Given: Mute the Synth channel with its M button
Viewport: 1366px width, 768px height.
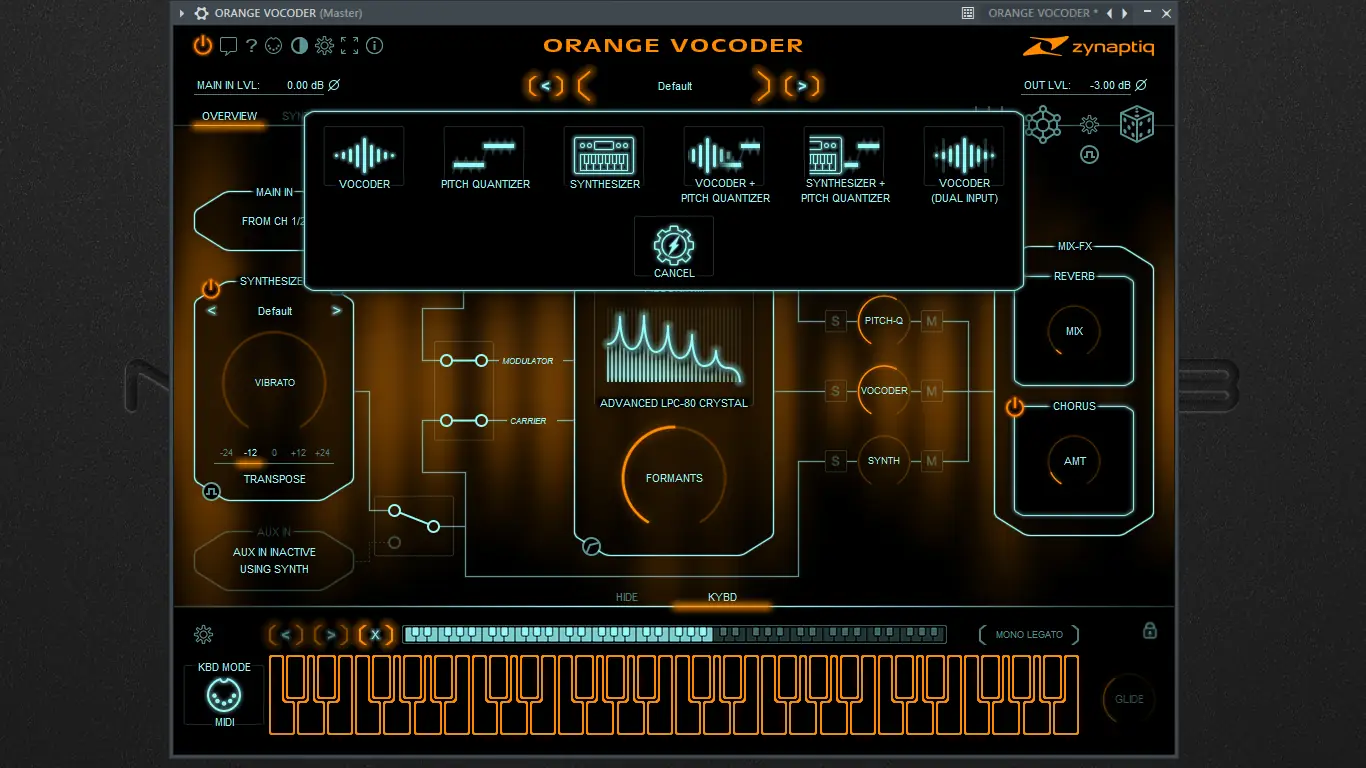Looking at the screenshot, I should pyautogui.click(x=930, y=461).
